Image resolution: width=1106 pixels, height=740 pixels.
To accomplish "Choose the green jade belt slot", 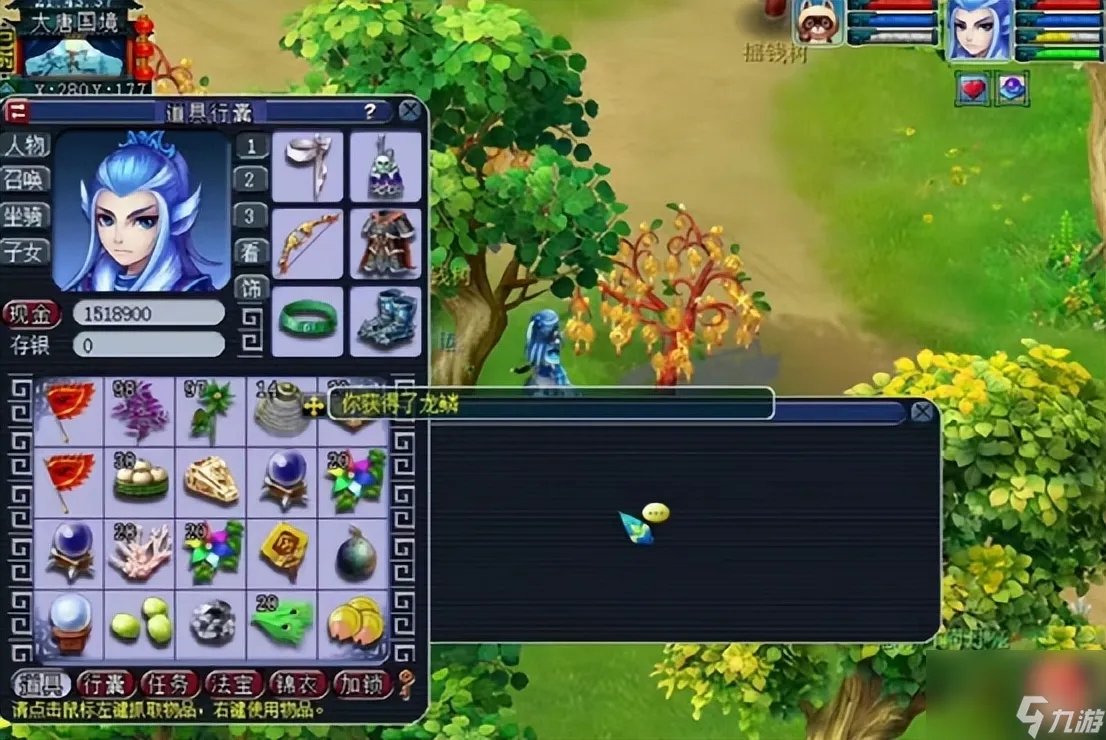I will [x=307, y=320].
